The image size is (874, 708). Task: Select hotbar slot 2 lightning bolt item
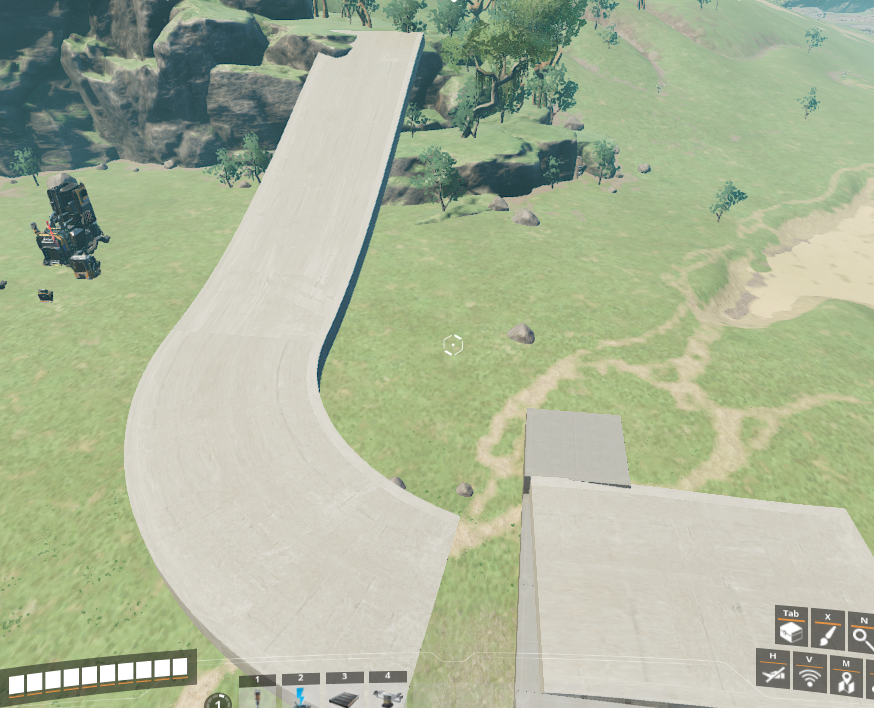tap(300, 696)
